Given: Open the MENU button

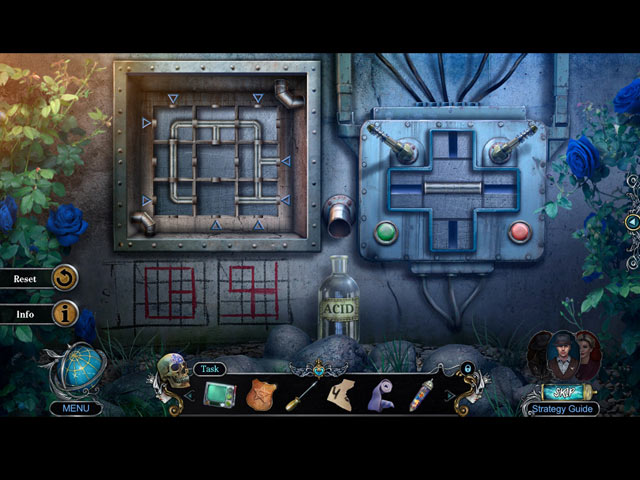Looking at the screenshot, I should point(76,408).
